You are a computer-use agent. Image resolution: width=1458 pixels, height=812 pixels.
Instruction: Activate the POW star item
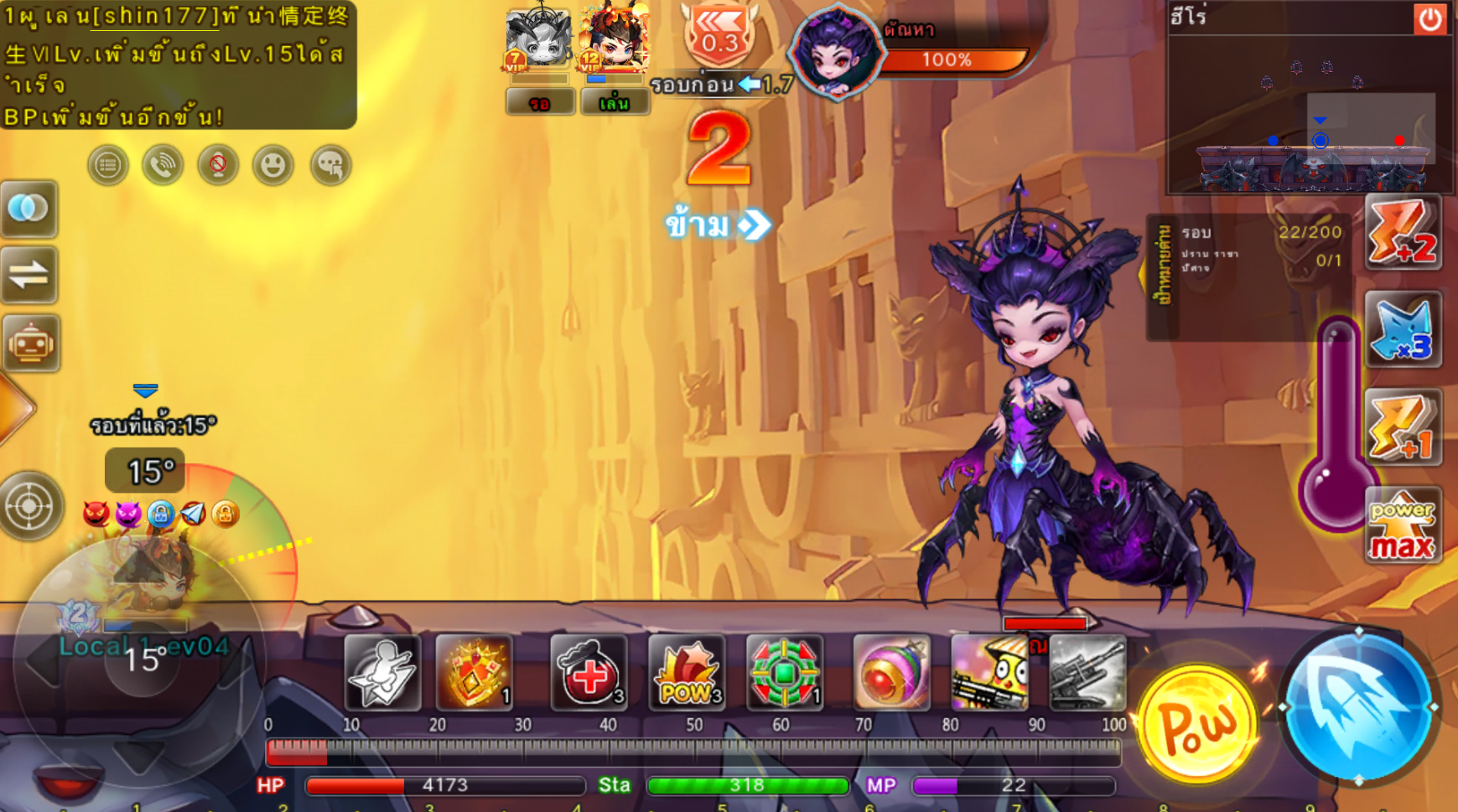[x=687, y=673]
